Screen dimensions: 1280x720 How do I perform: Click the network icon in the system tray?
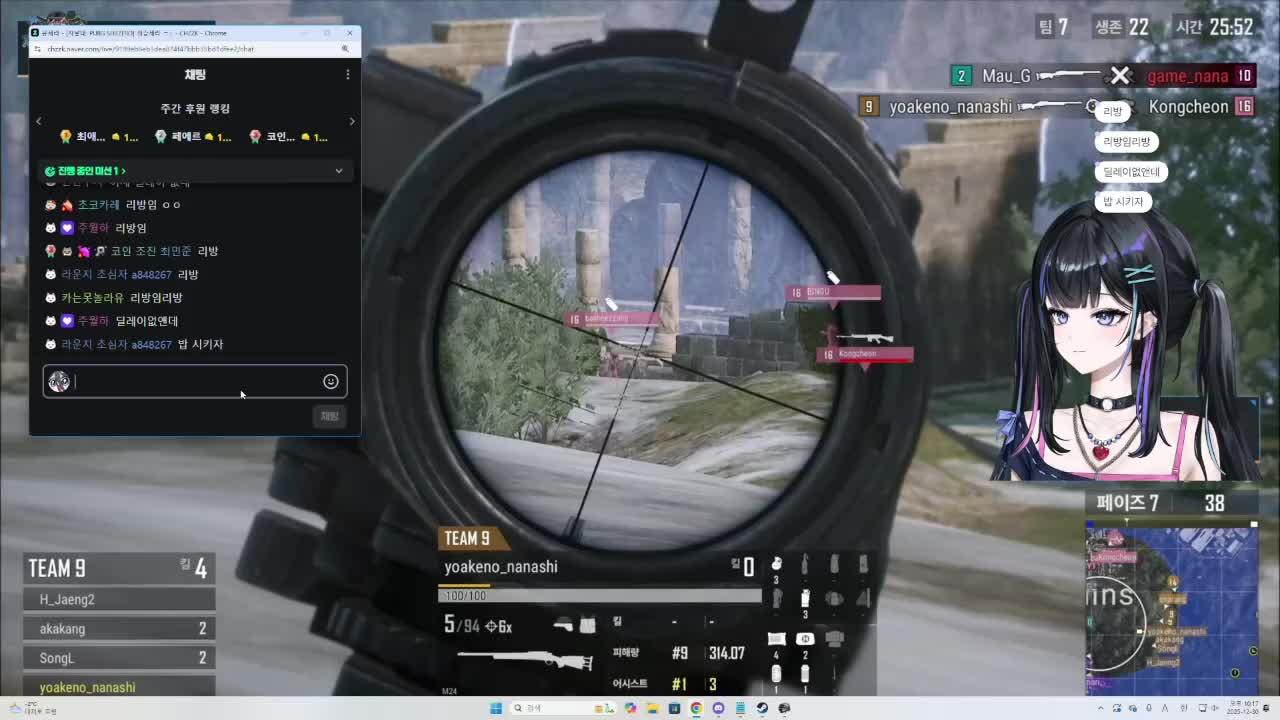[1202, 709]
